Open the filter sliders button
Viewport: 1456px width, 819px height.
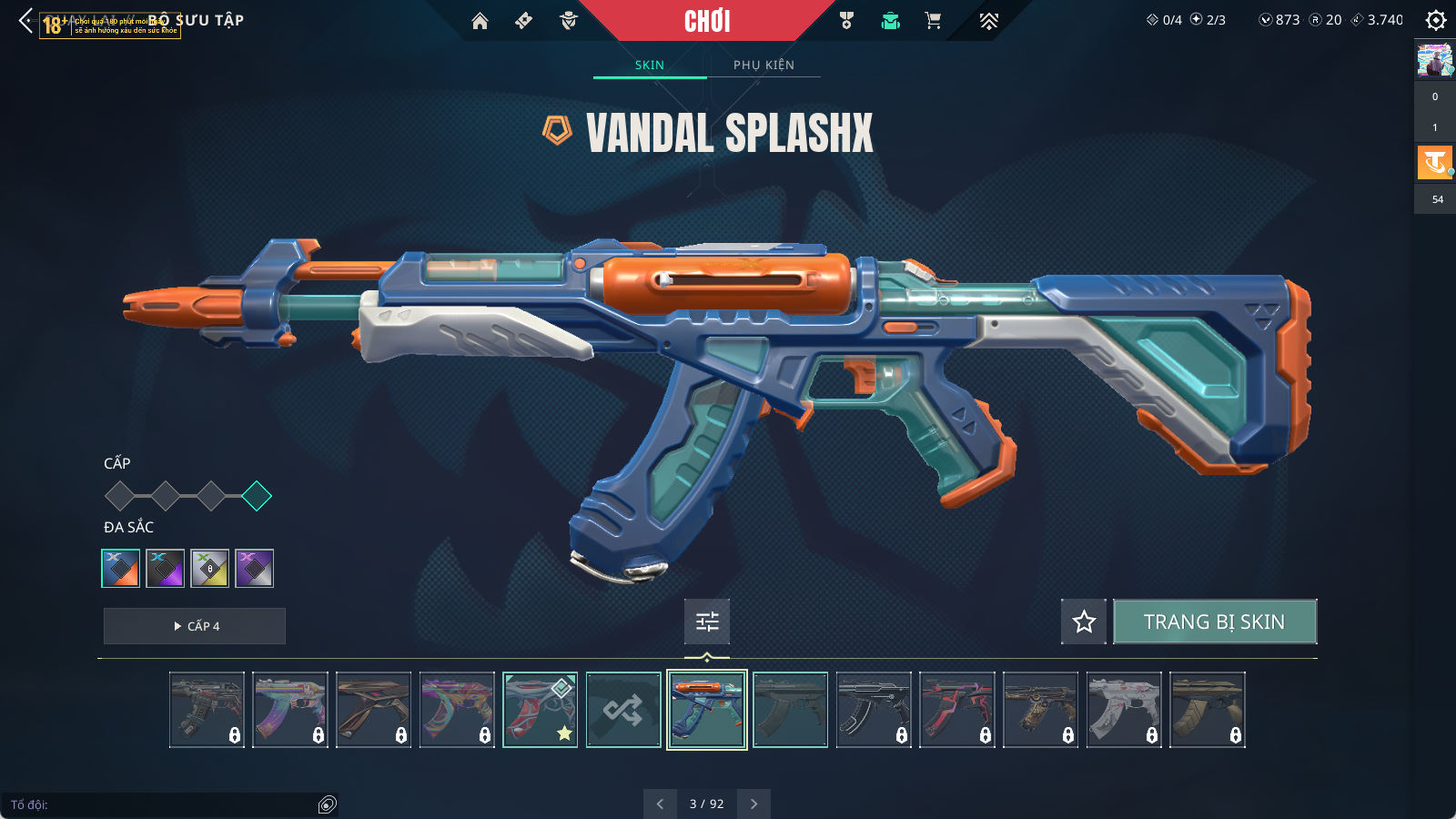tap(707, 622)
